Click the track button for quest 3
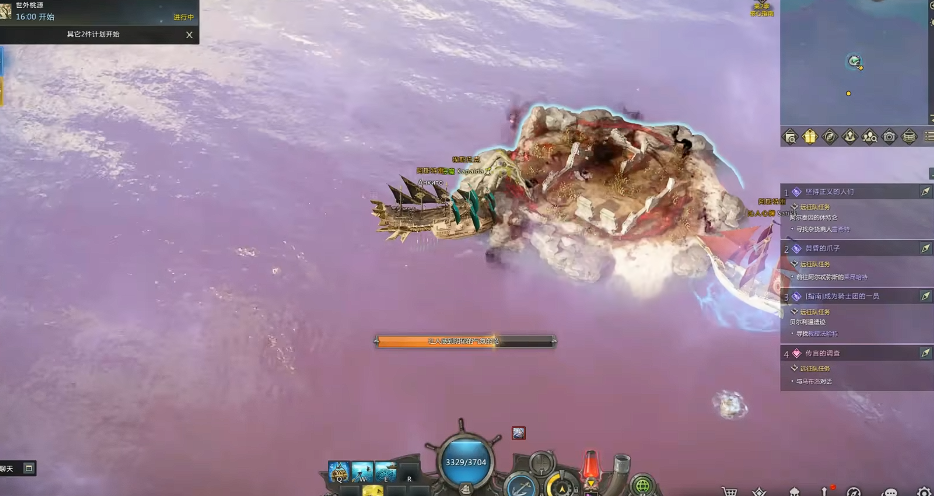934x496 pixels. 926,296
